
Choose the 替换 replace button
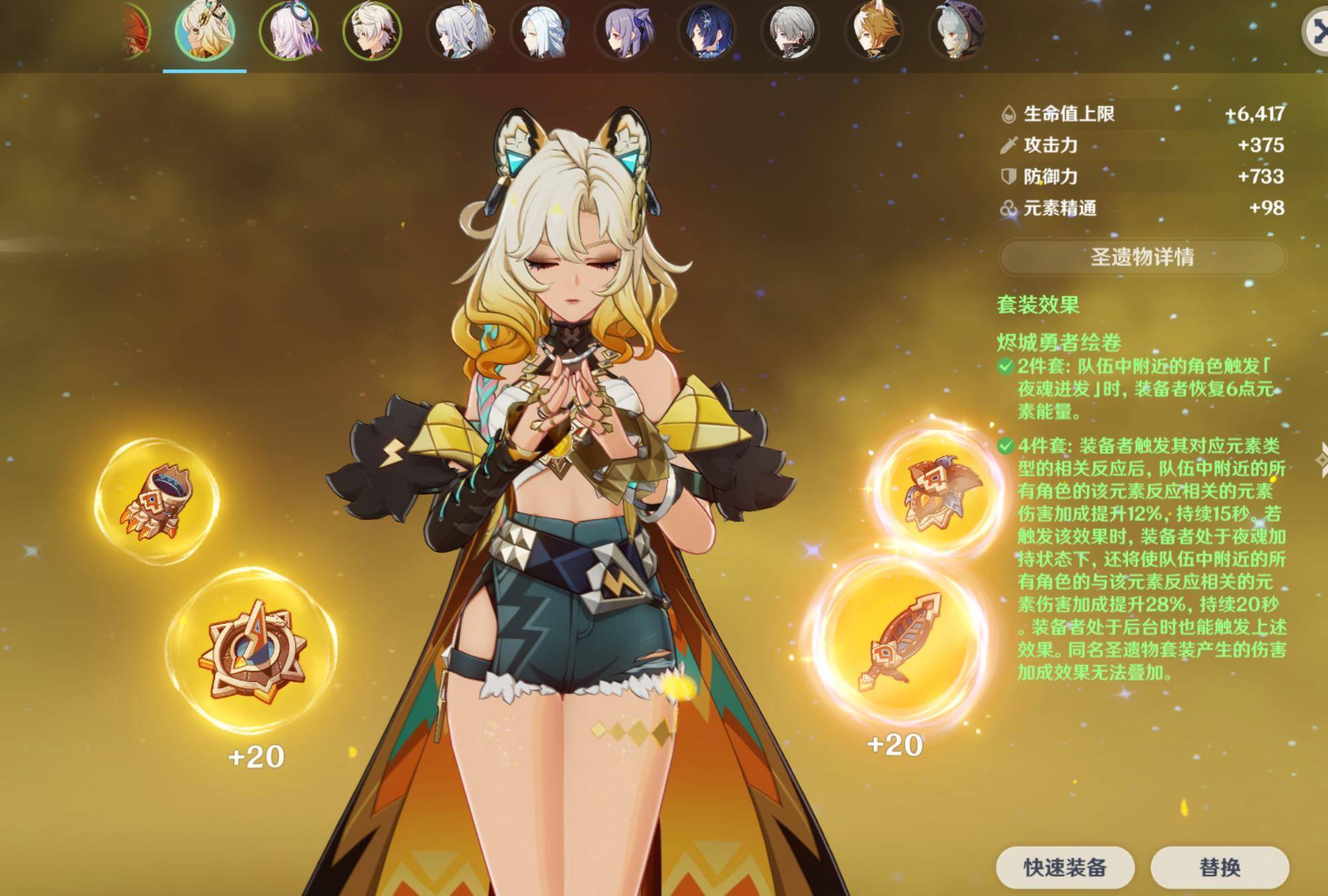(x=1219, y=867)
